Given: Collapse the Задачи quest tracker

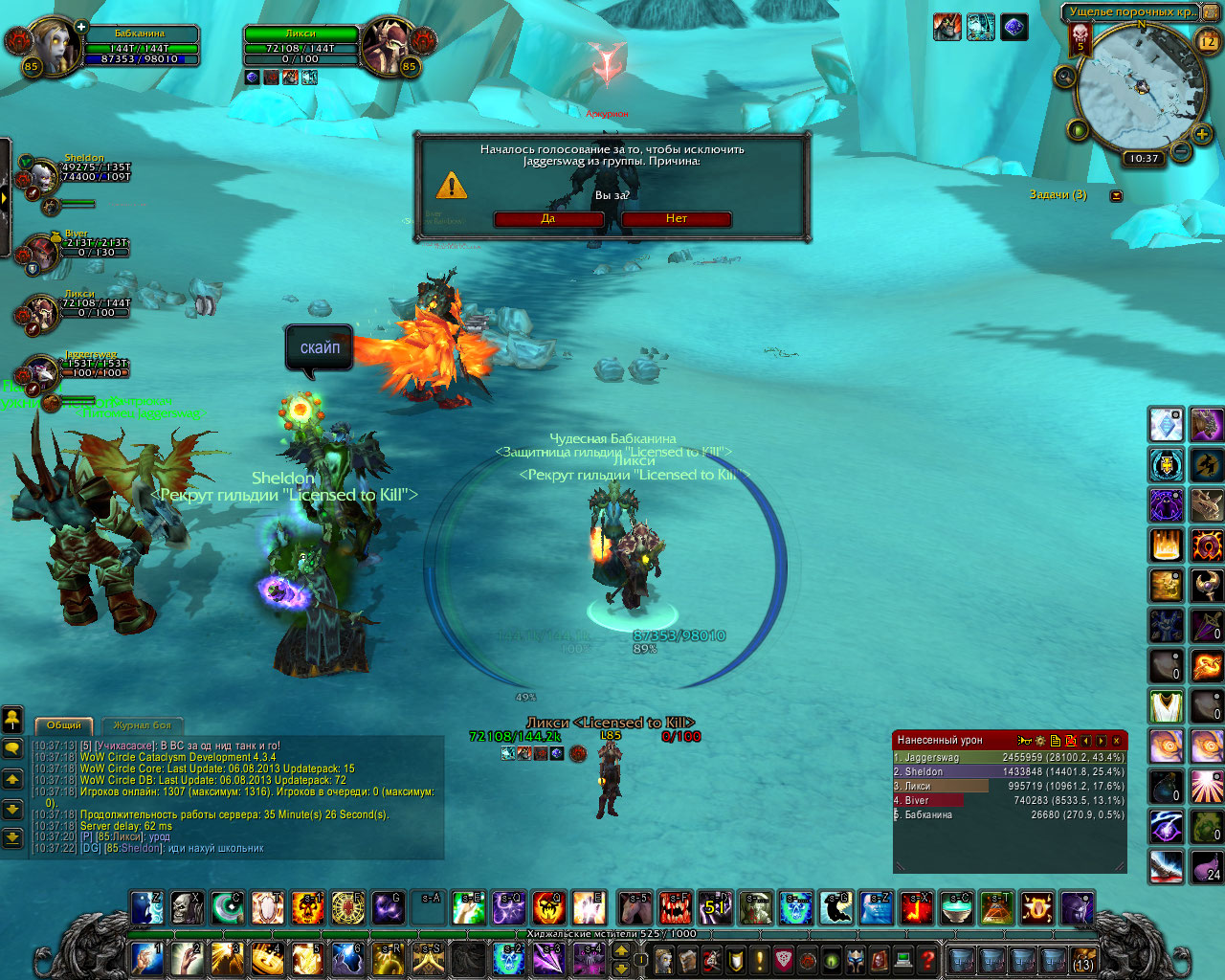Looking at the screenshot, I should (1116, 195).
